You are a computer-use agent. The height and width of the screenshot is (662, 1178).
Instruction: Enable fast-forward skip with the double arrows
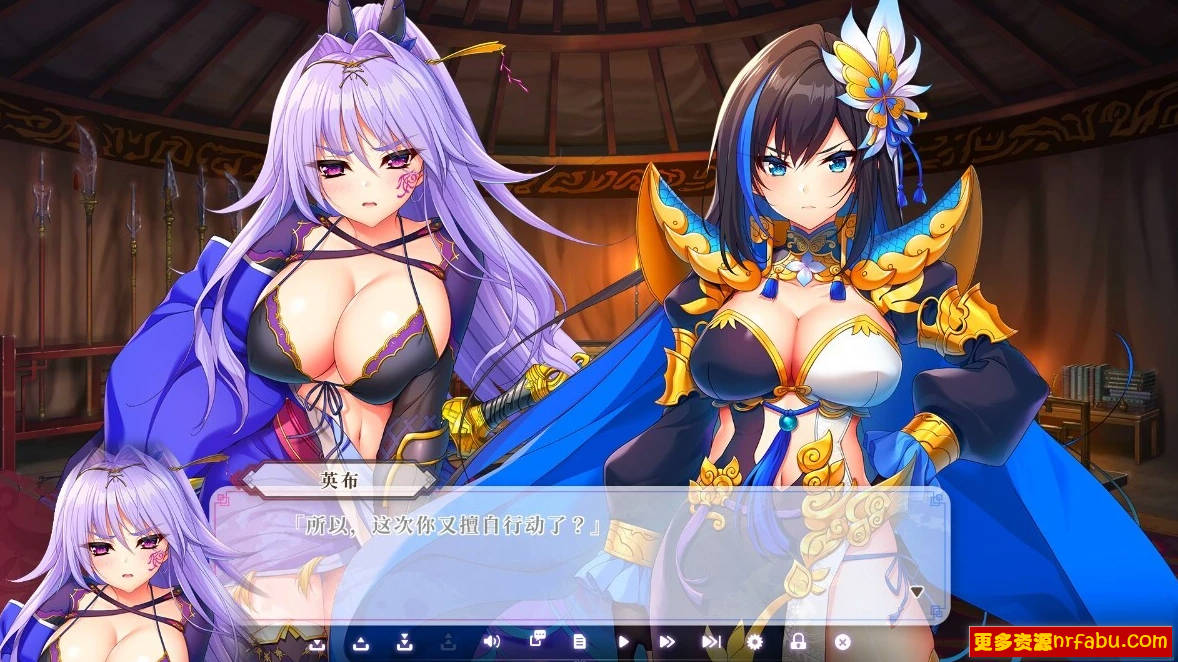tap(667, 642)
